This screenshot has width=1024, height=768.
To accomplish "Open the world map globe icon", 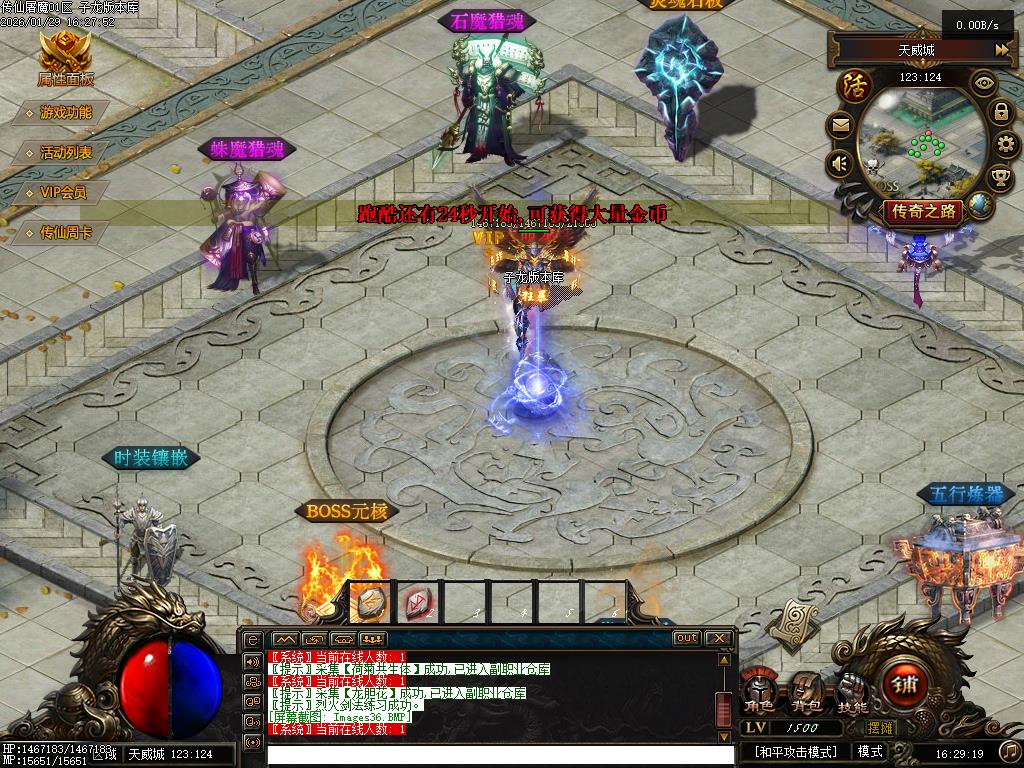I will coord(979,206).
